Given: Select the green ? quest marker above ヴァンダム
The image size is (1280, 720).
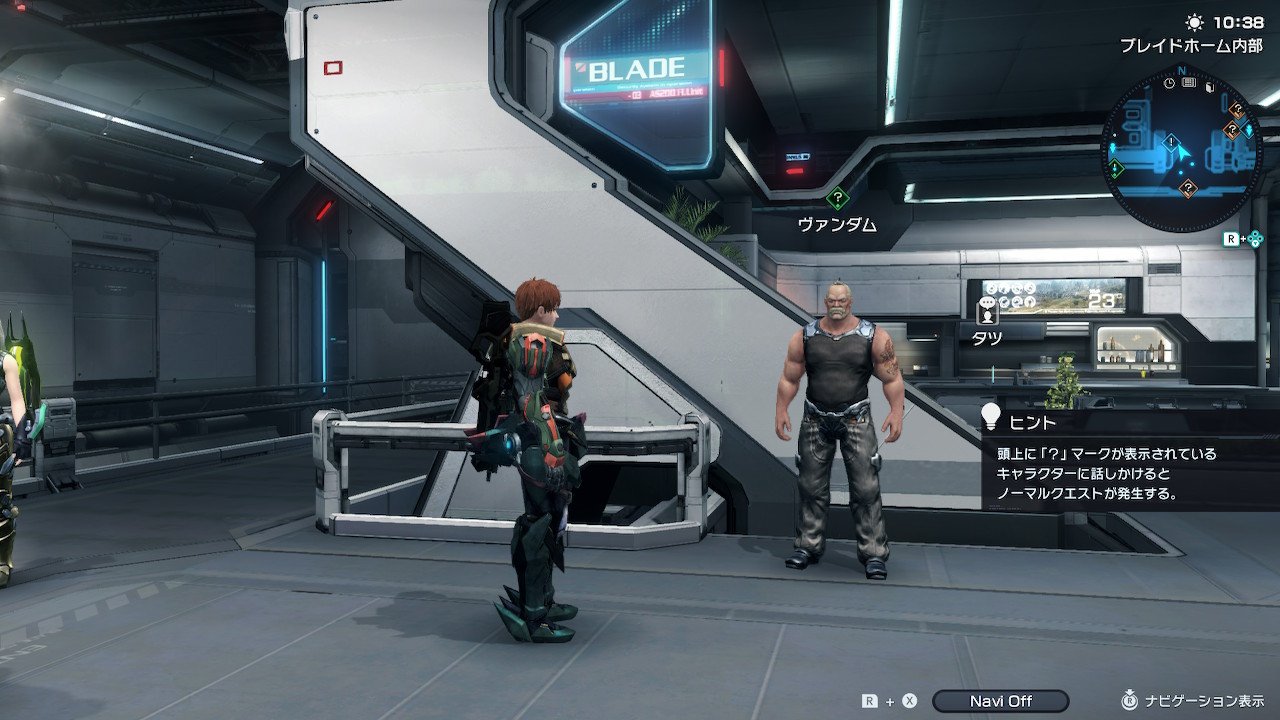Looking at the screenshot, I should point(837,199).
